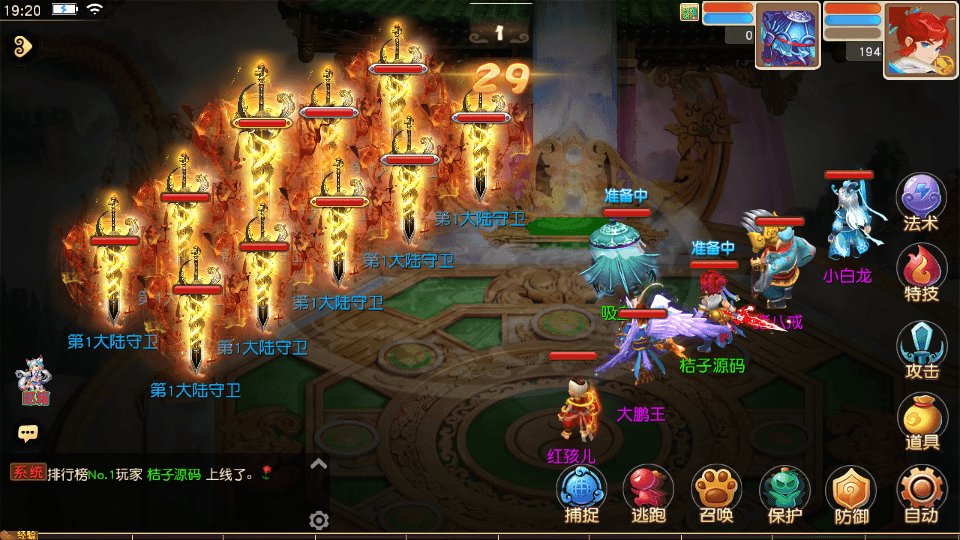Open the 道具 items bag
Image resolution: width=960 pixels, height=540 pixels.
tap(921, 419)
